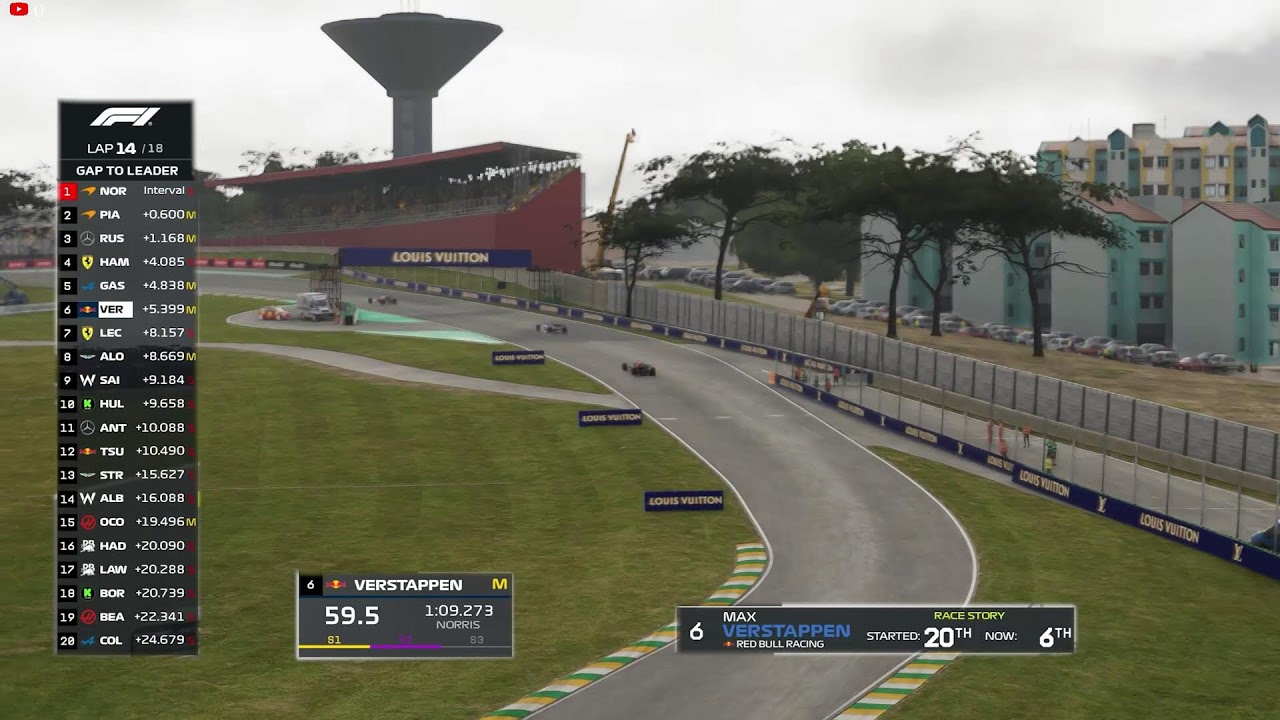The height and width of the screenshot is (720, 1280).
Task: Select the ALO driver row
Action: click(126, 356)
